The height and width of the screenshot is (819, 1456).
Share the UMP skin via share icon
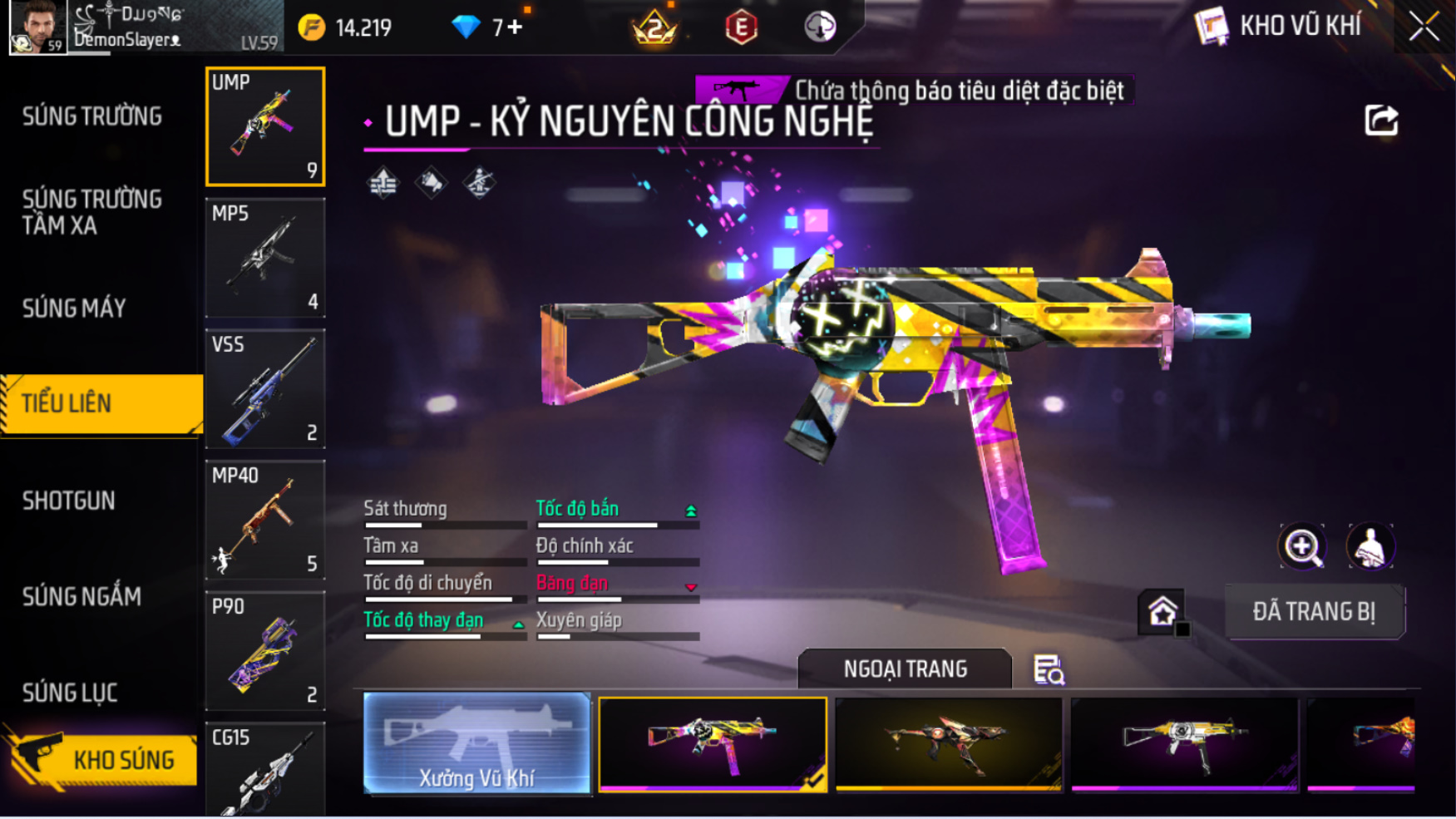coord(1381,121)
